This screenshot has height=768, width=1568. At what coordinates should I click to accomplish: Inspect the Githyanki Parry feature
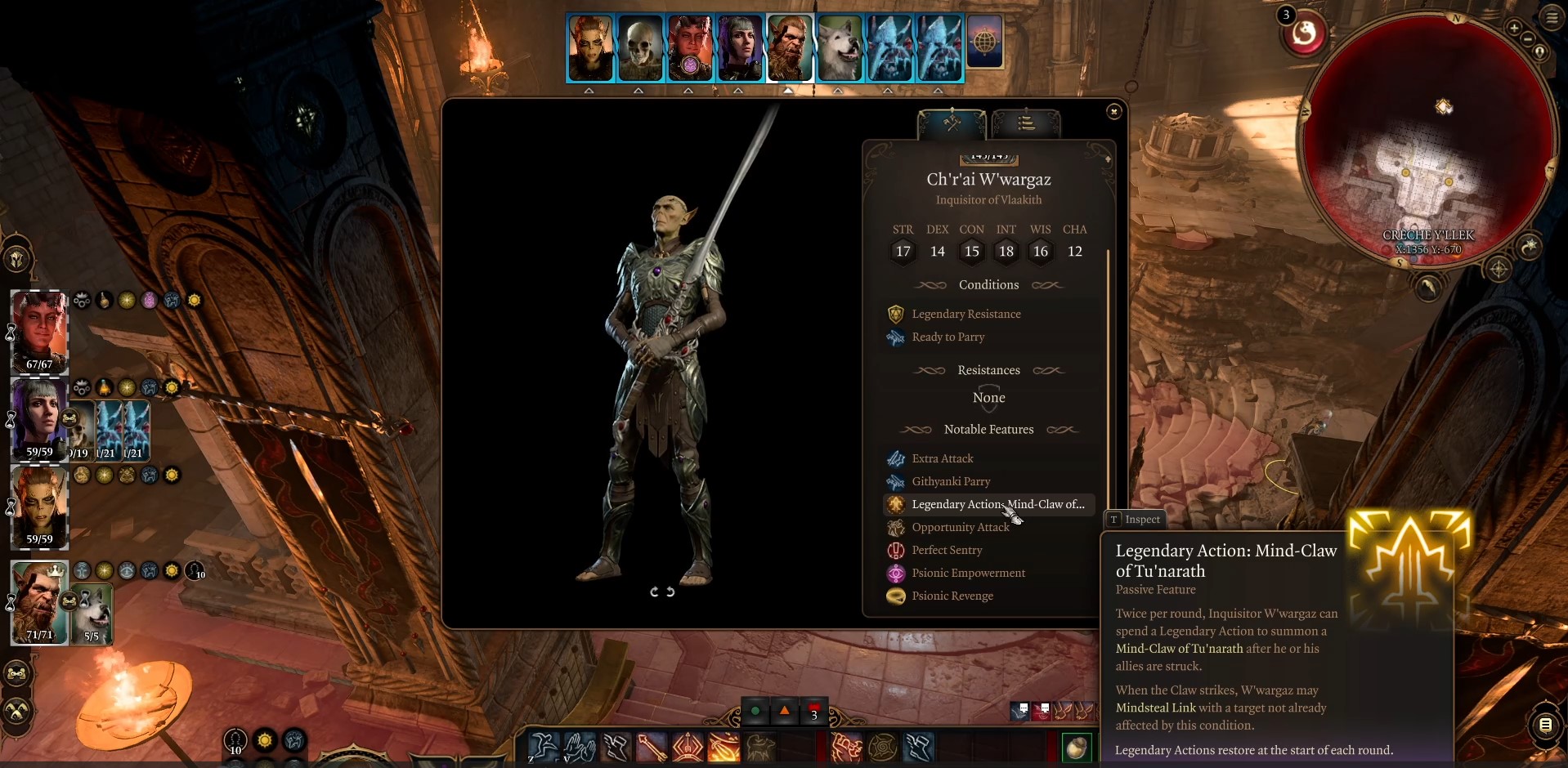pyautogui.click(x=951, y=481)
